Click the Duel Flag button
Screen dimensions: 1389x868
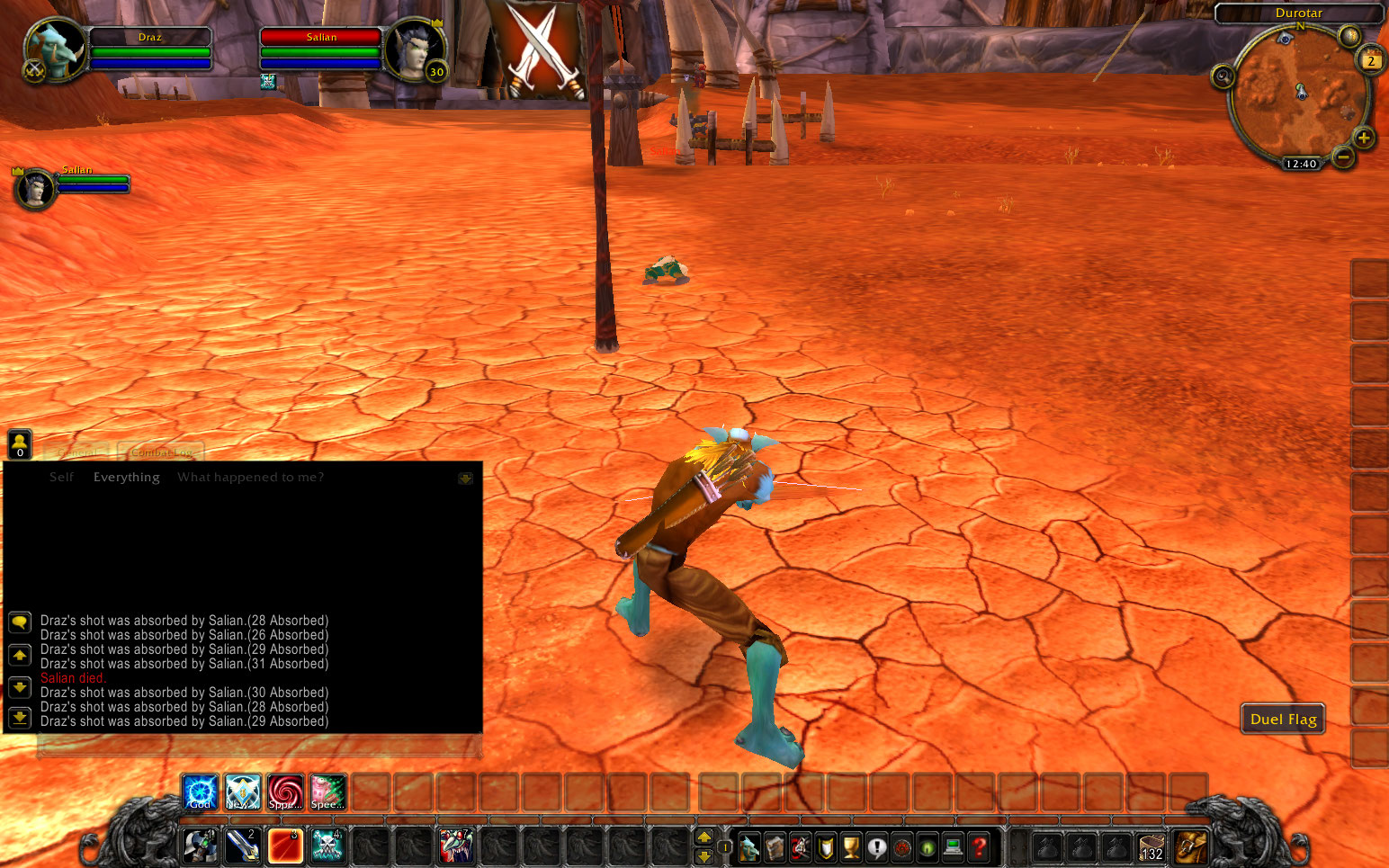point(1283,719)
